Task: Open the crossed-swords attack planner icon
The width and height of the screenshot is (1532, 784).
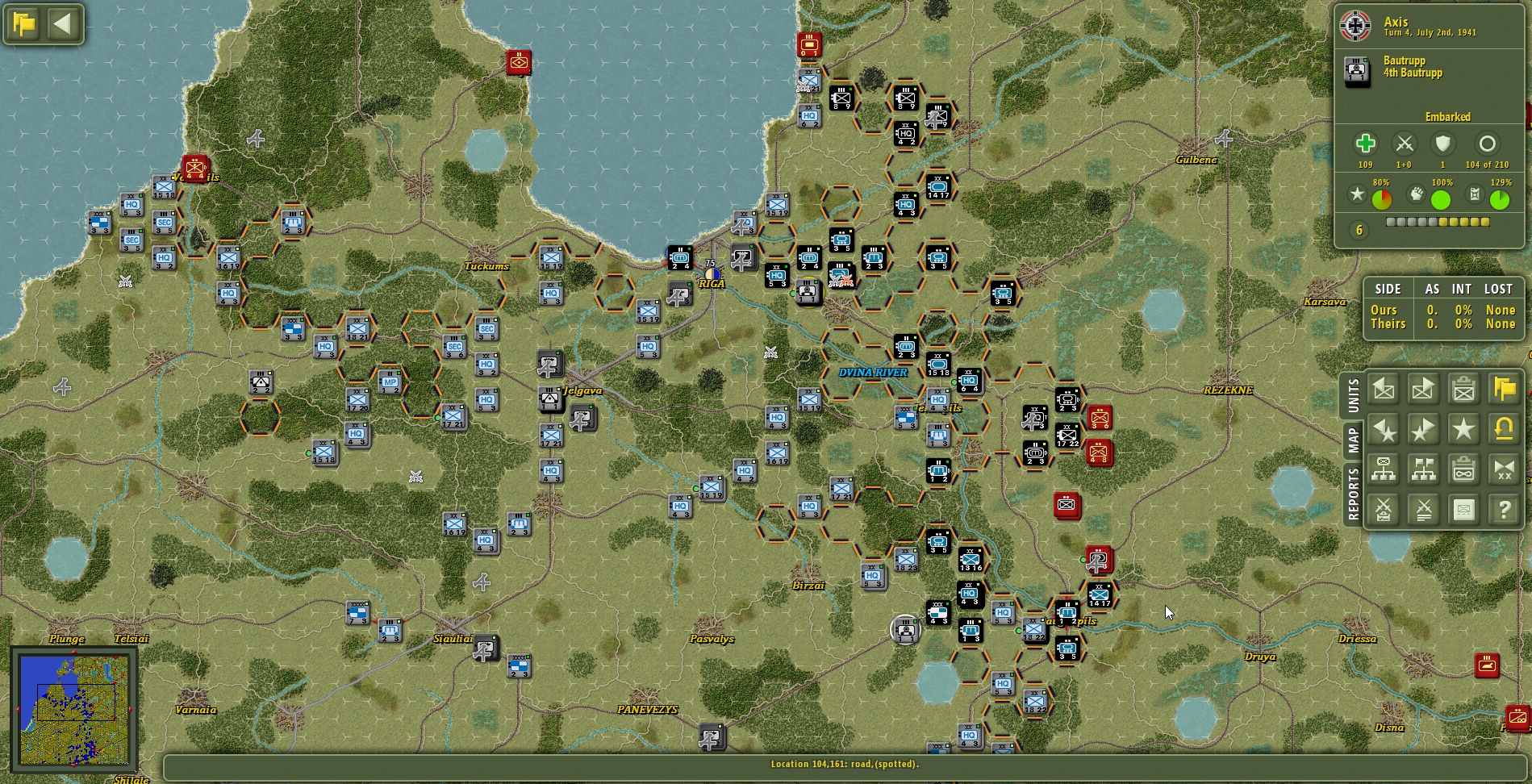Action: (1384, 509)
